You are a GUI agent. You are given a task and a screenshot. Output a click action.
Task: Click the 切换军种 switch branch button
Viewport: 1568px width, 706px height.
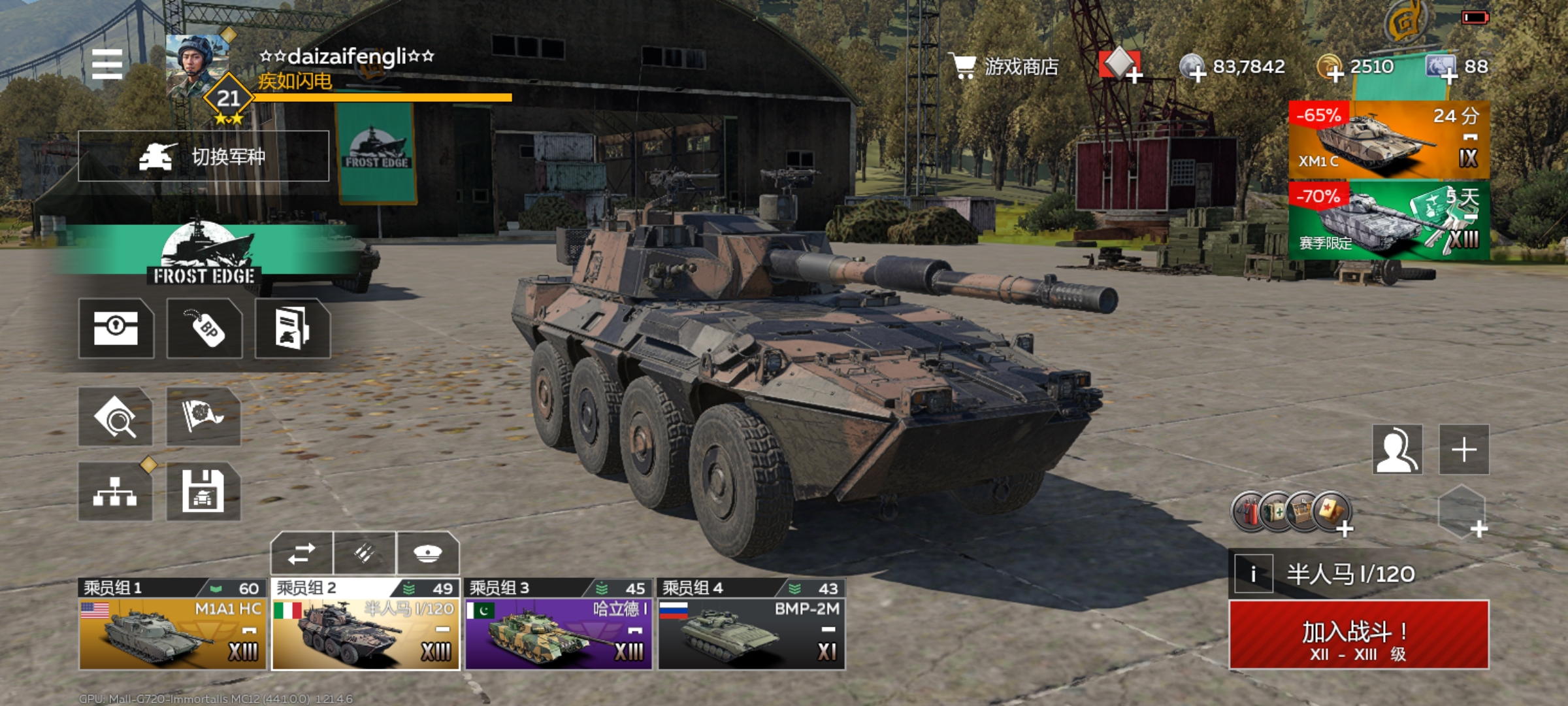coord(203,156)
